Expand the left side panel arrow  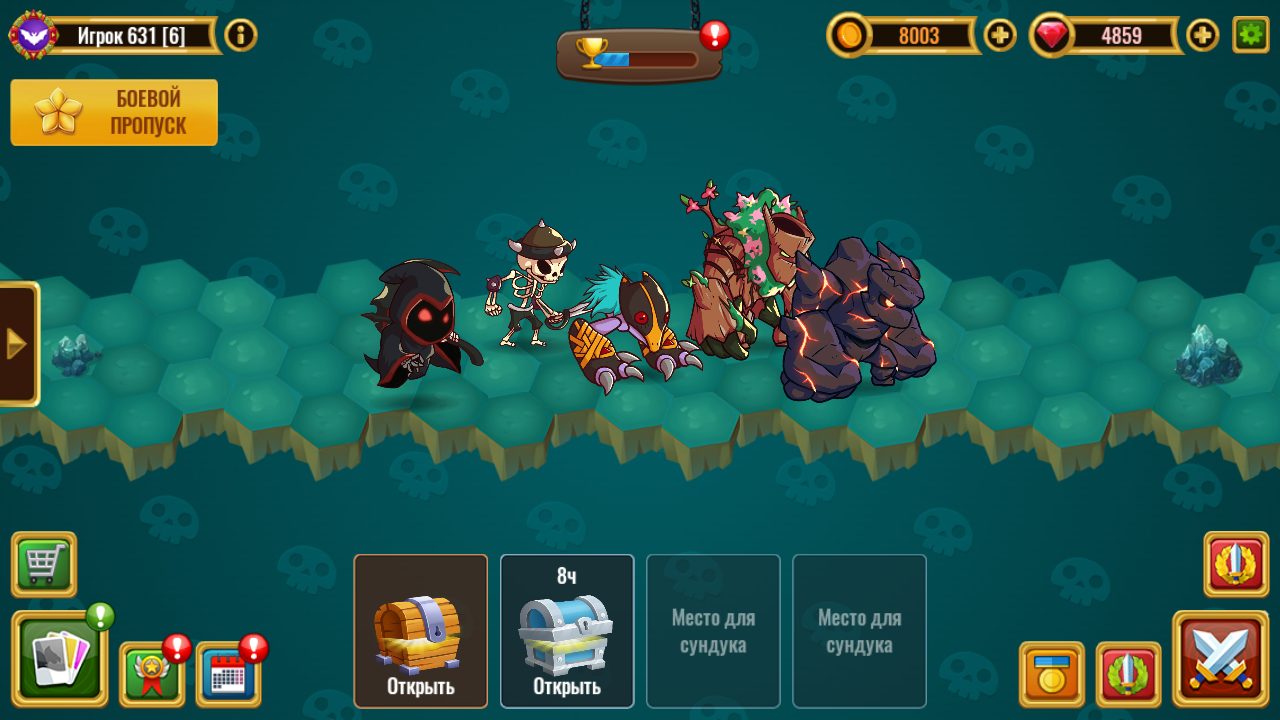pyautogui.click(x=16, y=345)
